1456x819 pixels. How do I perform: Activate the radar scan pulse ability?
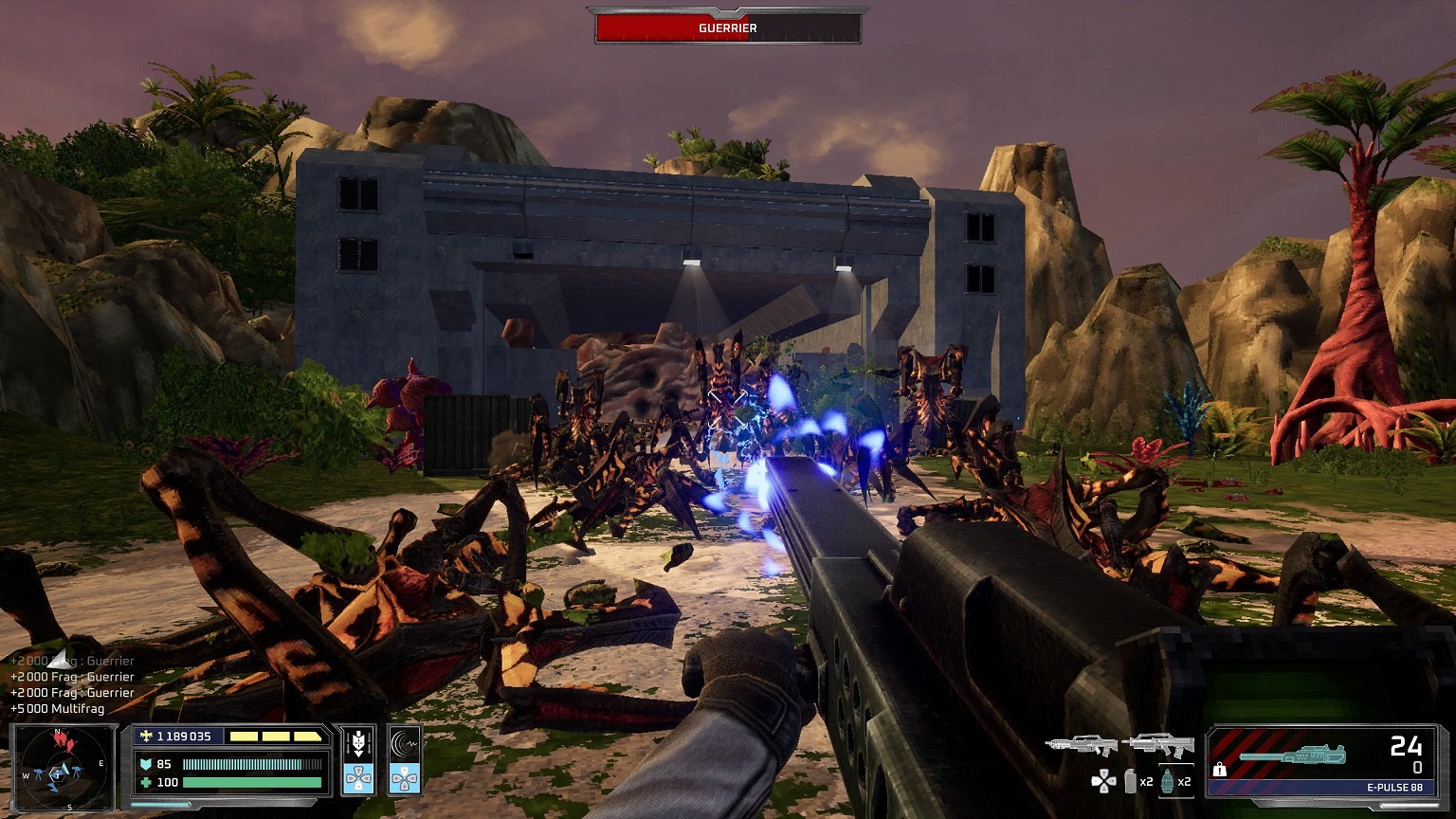[405, 759]
